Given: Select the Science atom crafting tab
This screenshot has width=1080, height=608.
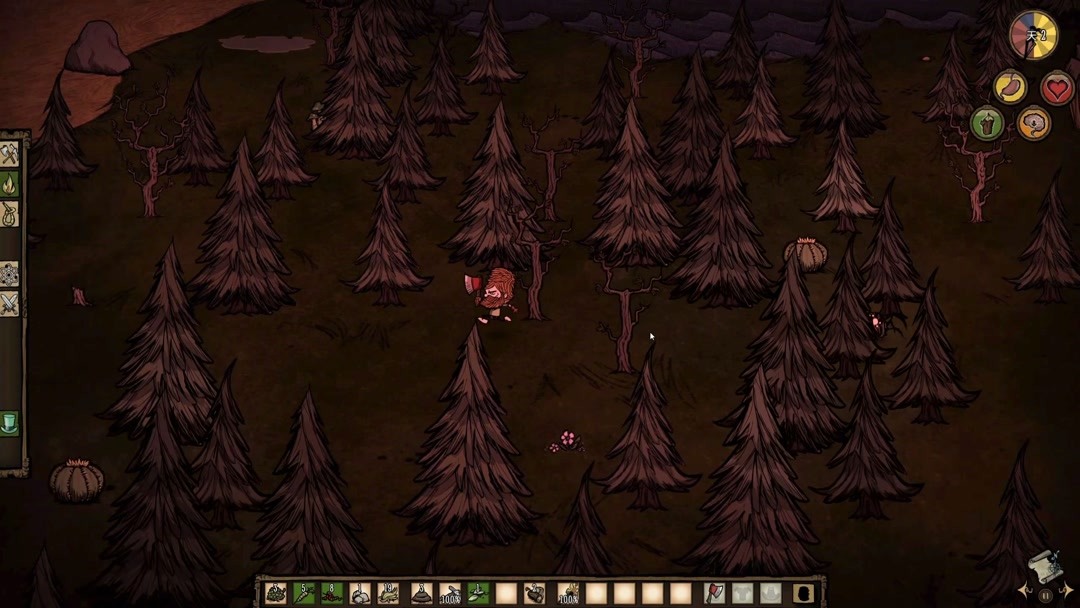Looking at the screenshot, I should [x=10, y=273].
